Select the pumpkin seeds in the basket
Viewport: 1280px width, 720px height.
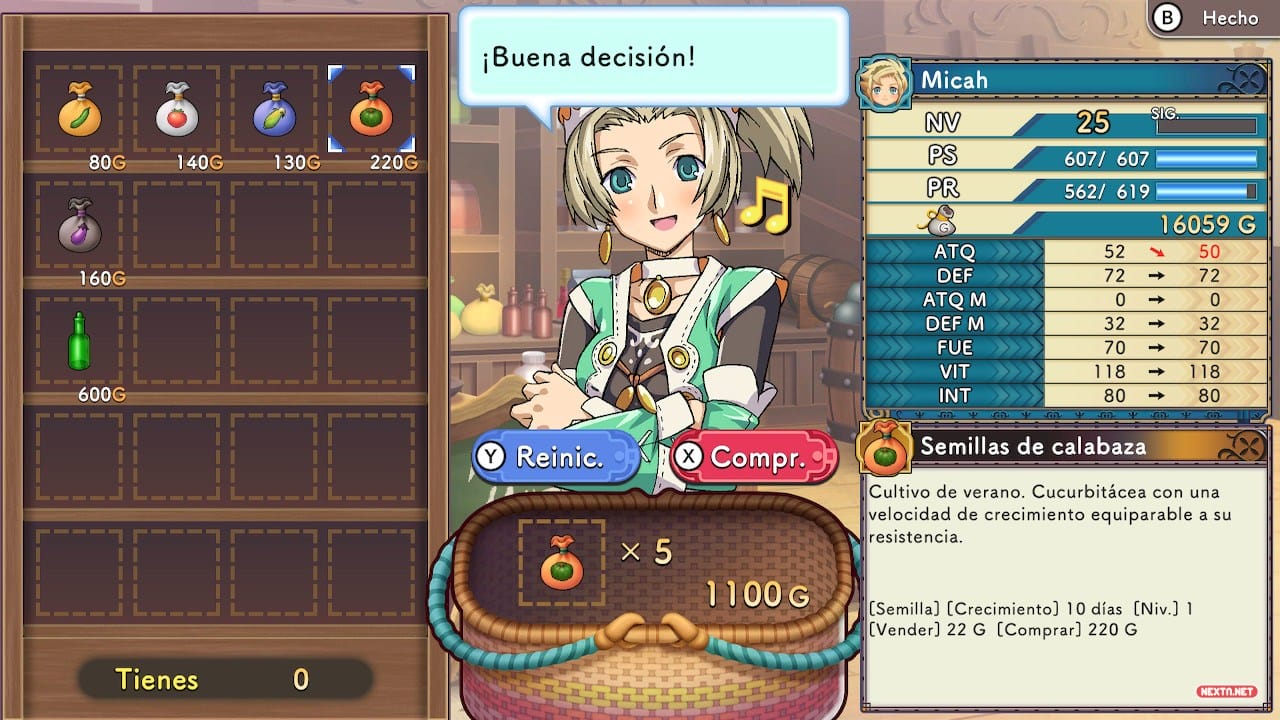point(561,562)
